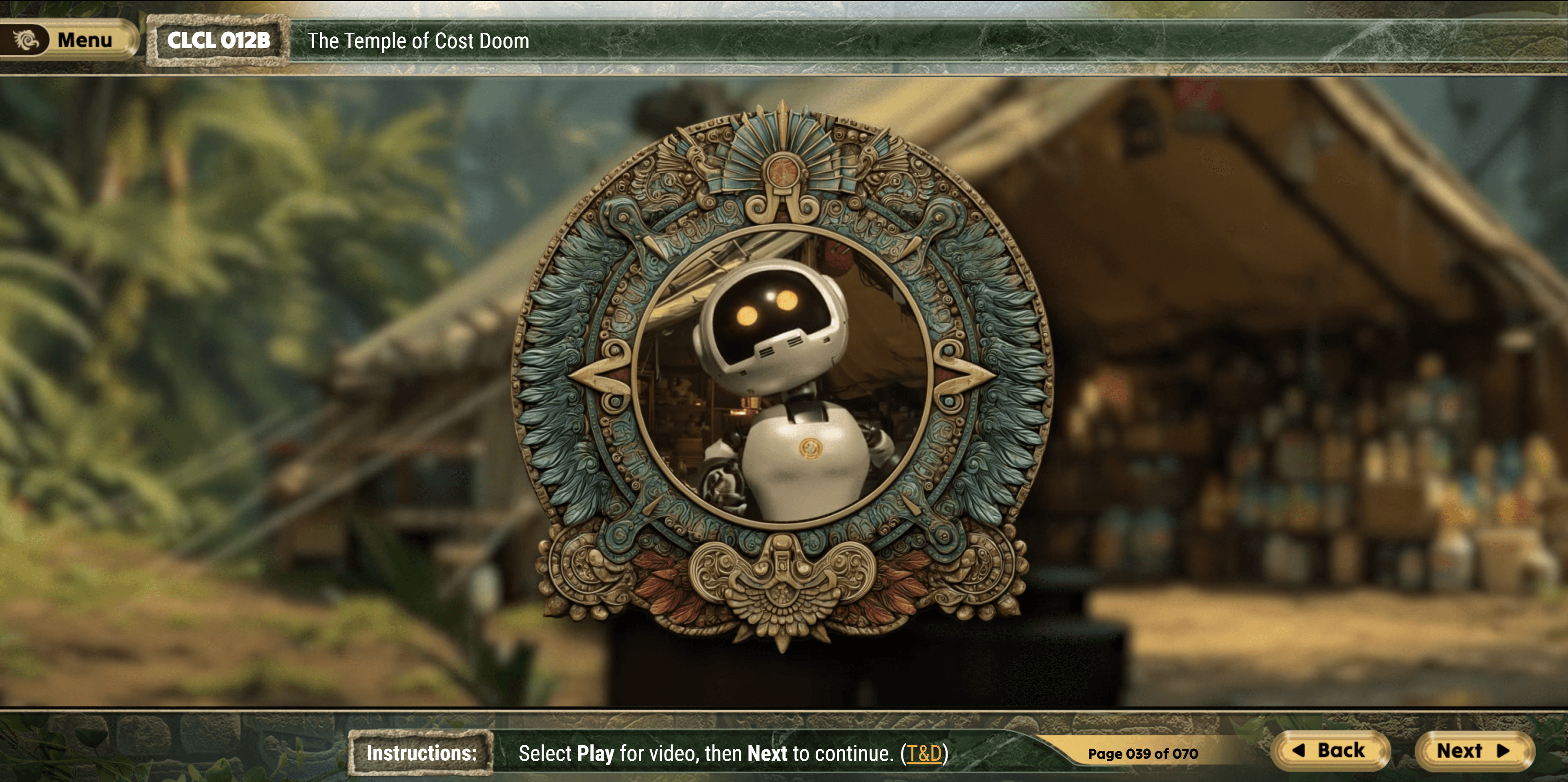Screen dimensions: 1568x782
Task: Go Back to the previous page
Action: [1330, 750]
